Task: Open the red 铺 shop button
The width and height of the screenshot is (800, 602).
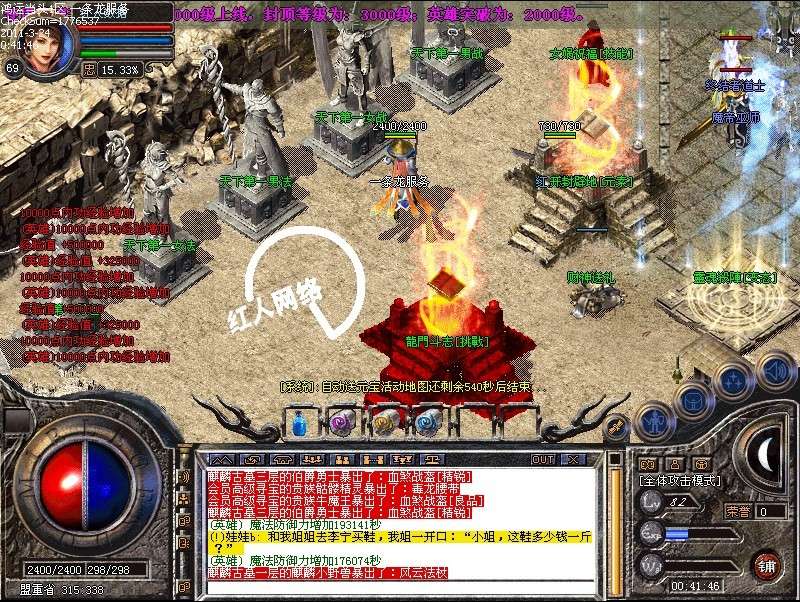Action: (x=766, y=564)
